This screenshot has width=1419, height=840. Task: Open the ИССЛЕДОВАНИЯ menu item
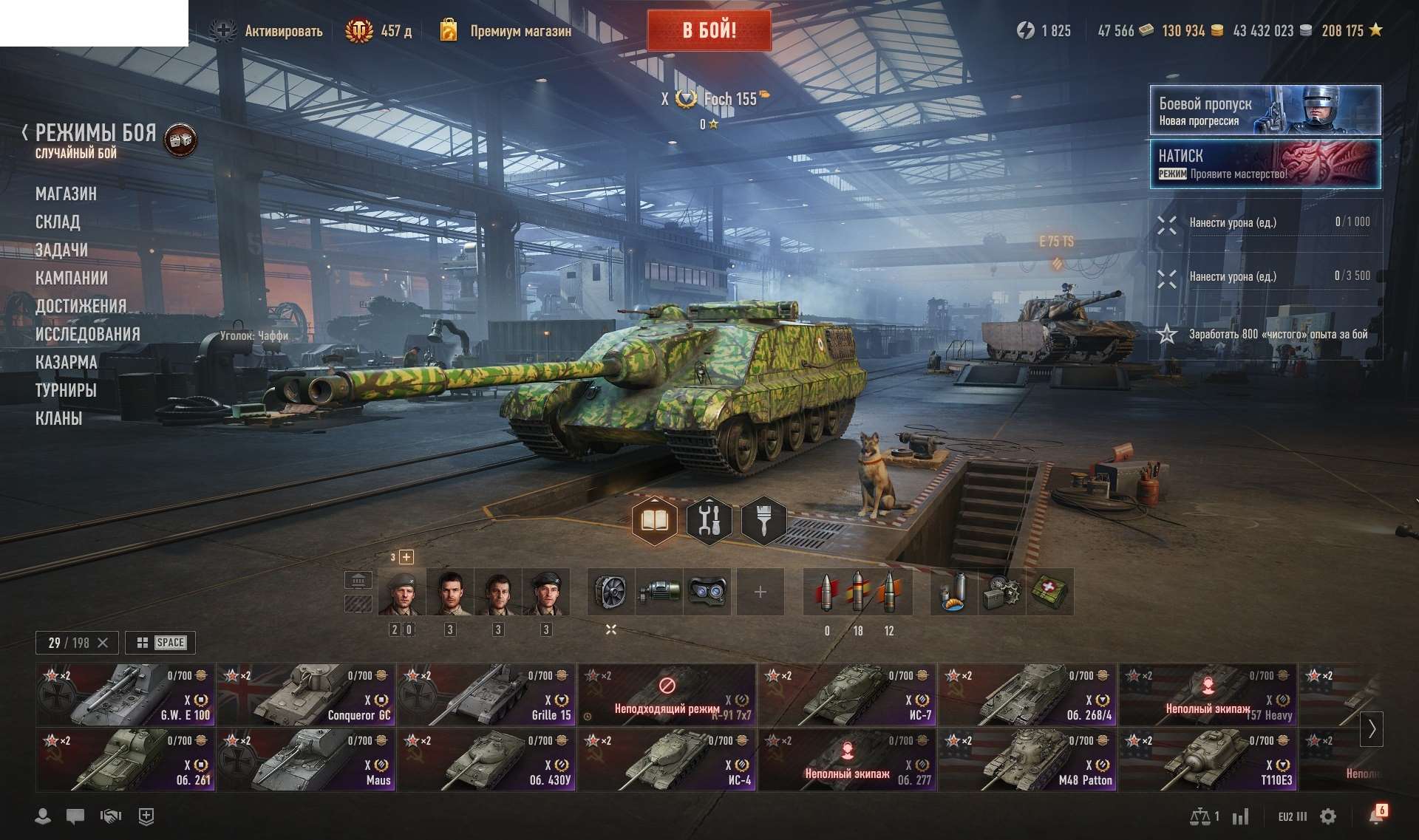(88, 334)
